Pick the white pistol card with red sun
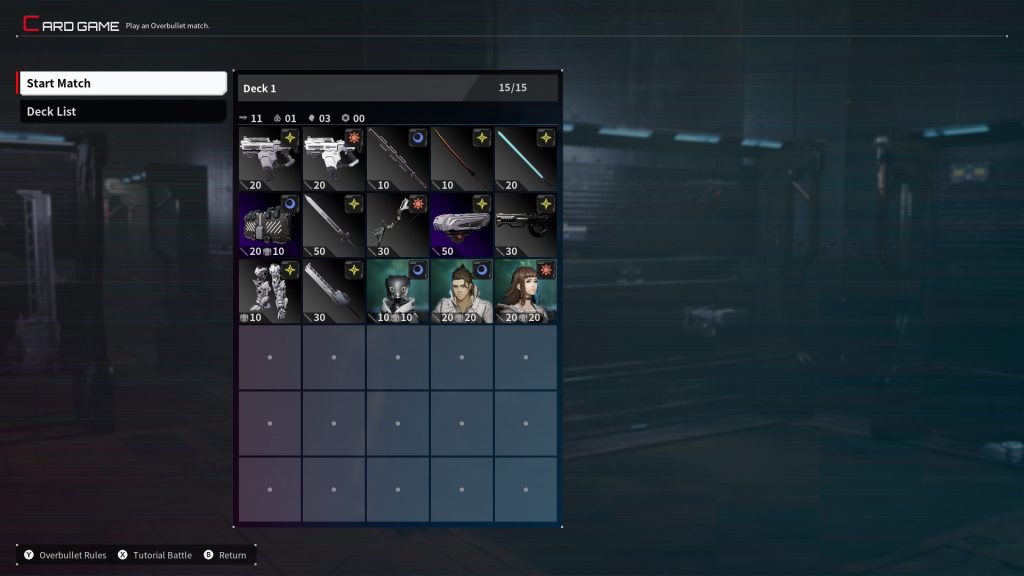This screenshot has width=1024, height=576. coord(334,159)
